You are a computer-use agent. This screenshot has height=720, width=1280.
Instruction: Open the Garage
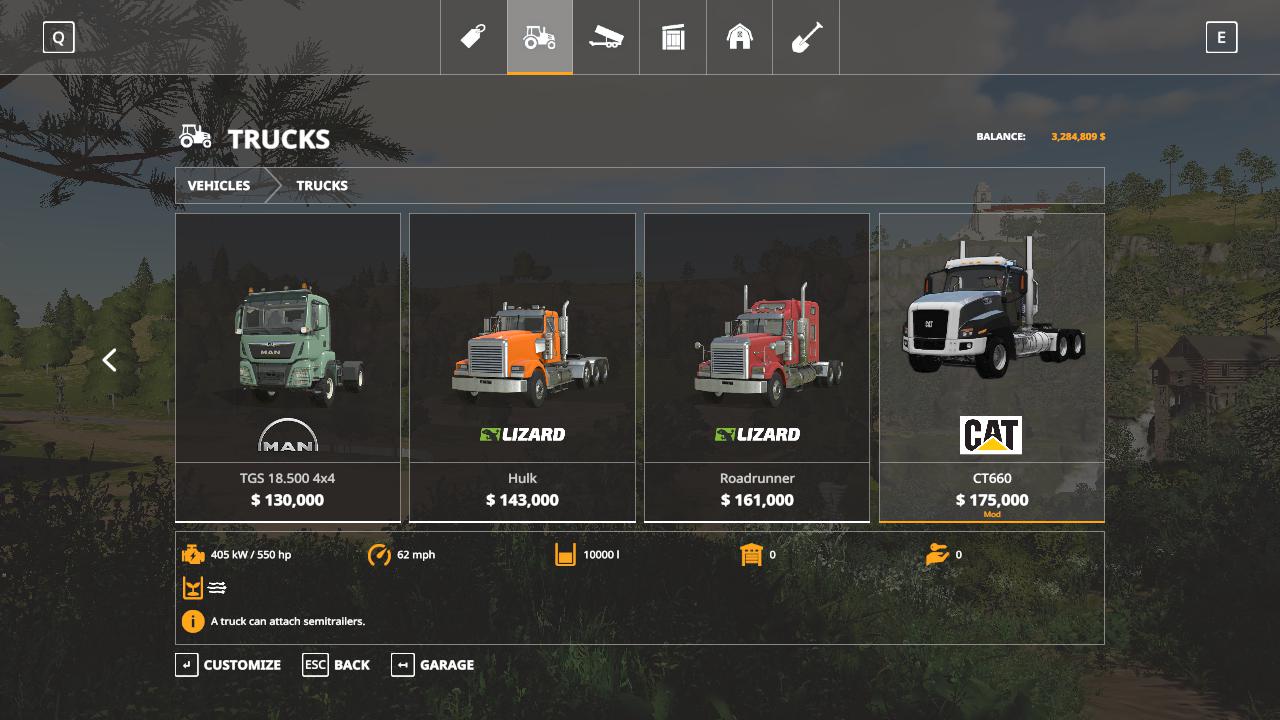click(x=433, y=665)
